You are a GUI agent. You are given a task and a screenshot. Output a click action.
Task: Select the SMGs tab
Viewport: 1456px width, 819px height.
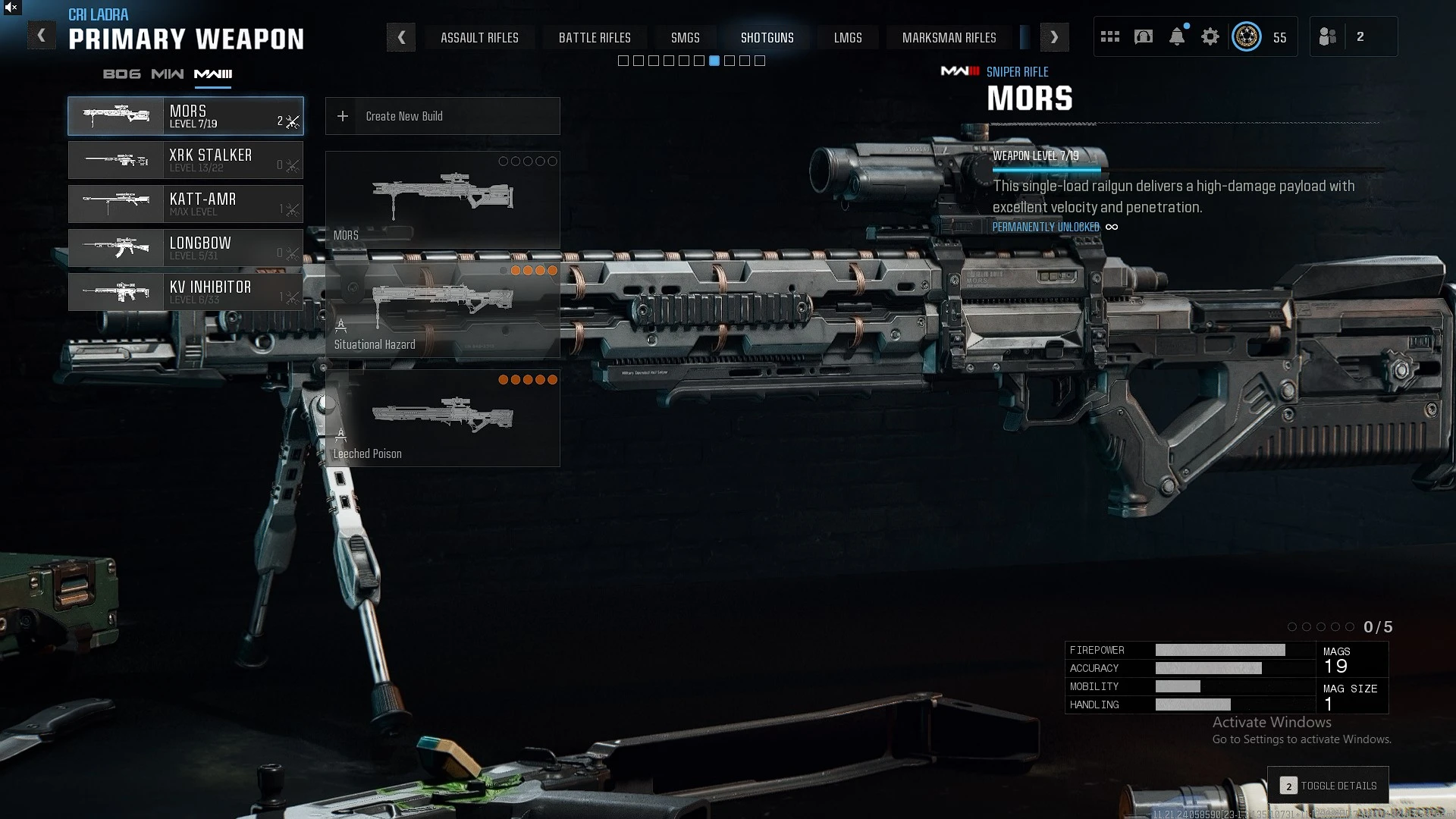click(685, 38)
